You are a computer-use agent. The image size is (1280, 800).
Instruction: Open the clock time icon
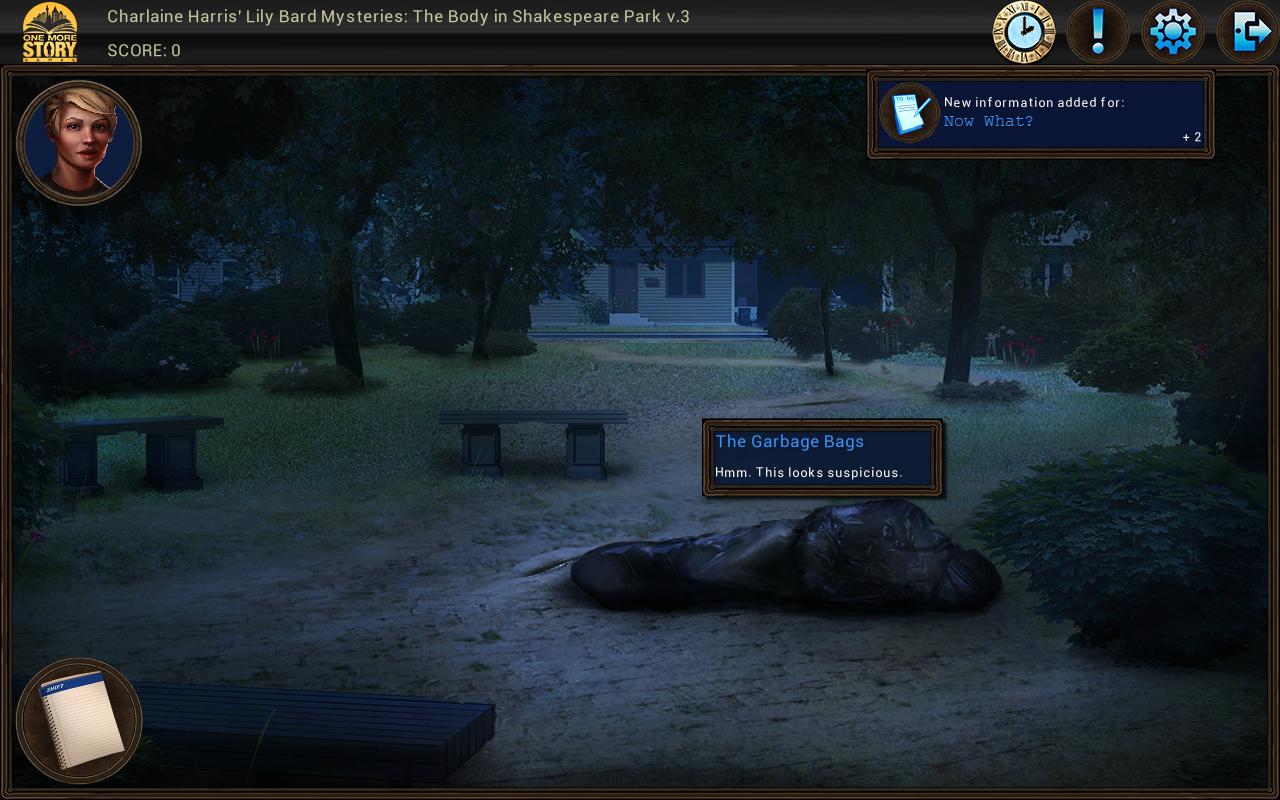1023,33
